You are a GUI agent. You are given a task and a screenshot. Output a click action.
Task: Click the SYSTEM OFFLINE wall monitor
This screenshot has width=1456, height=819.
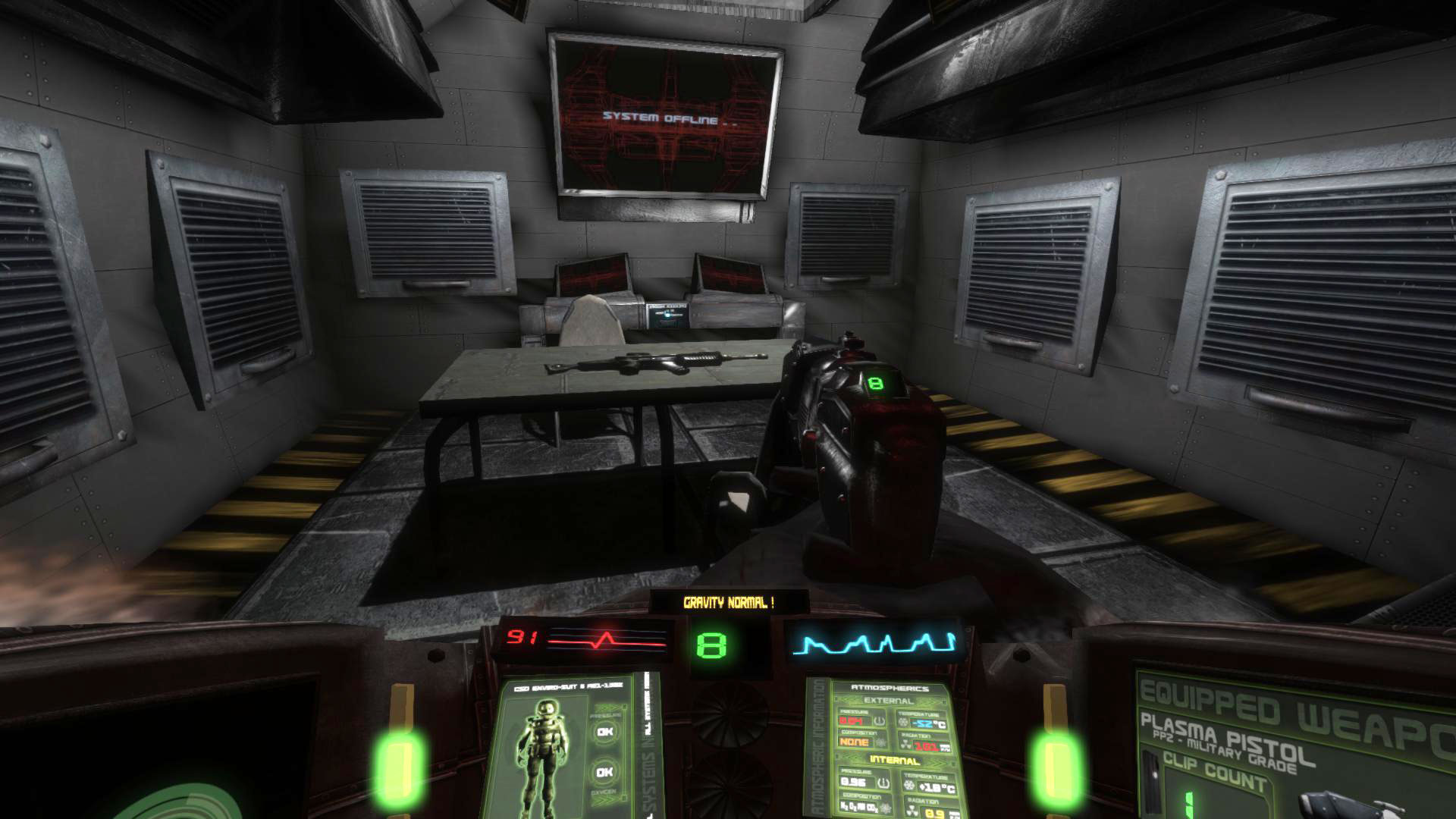664,118
